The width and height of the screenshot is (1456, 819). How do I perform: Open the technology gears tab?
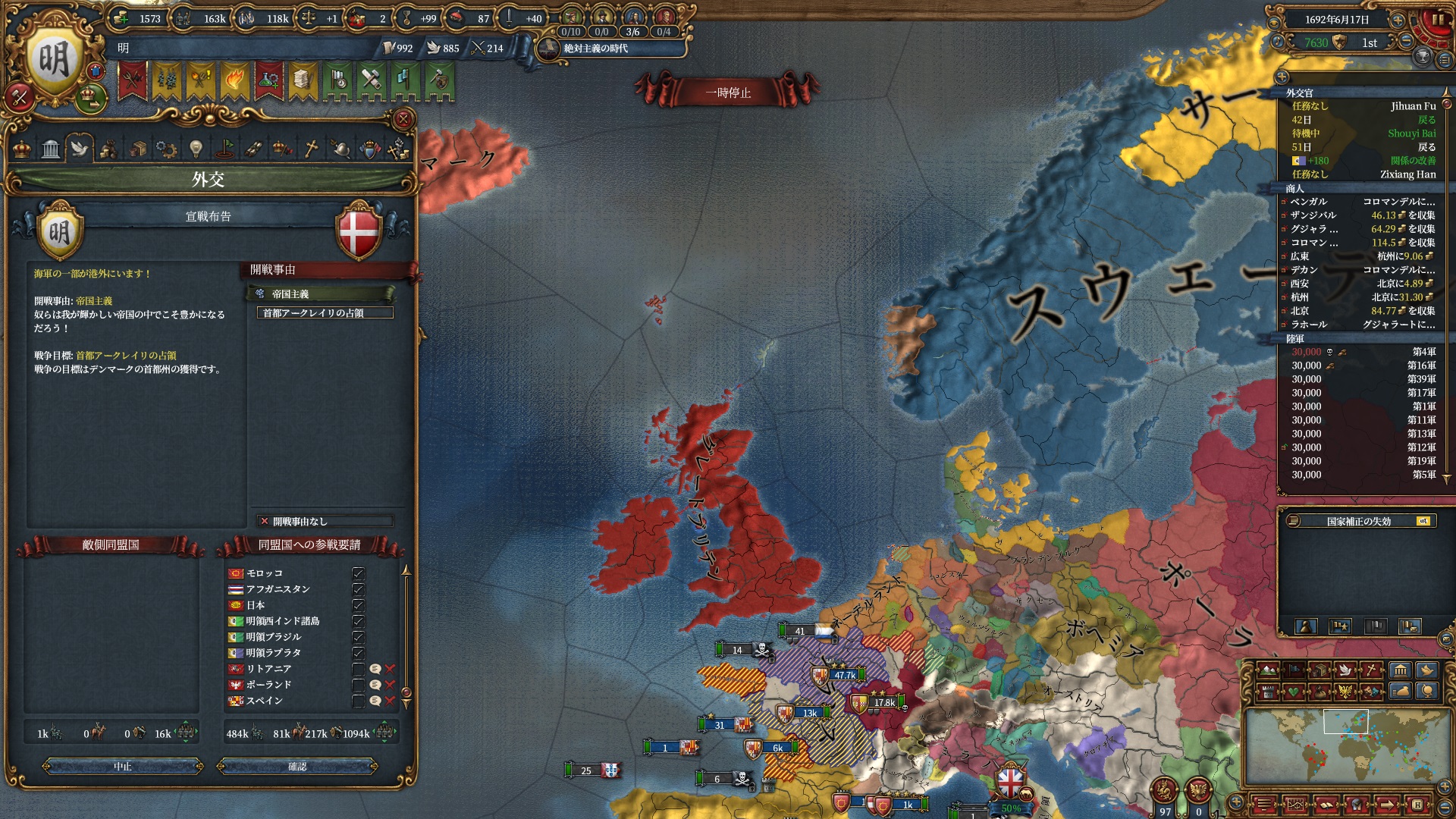[165, 149]
